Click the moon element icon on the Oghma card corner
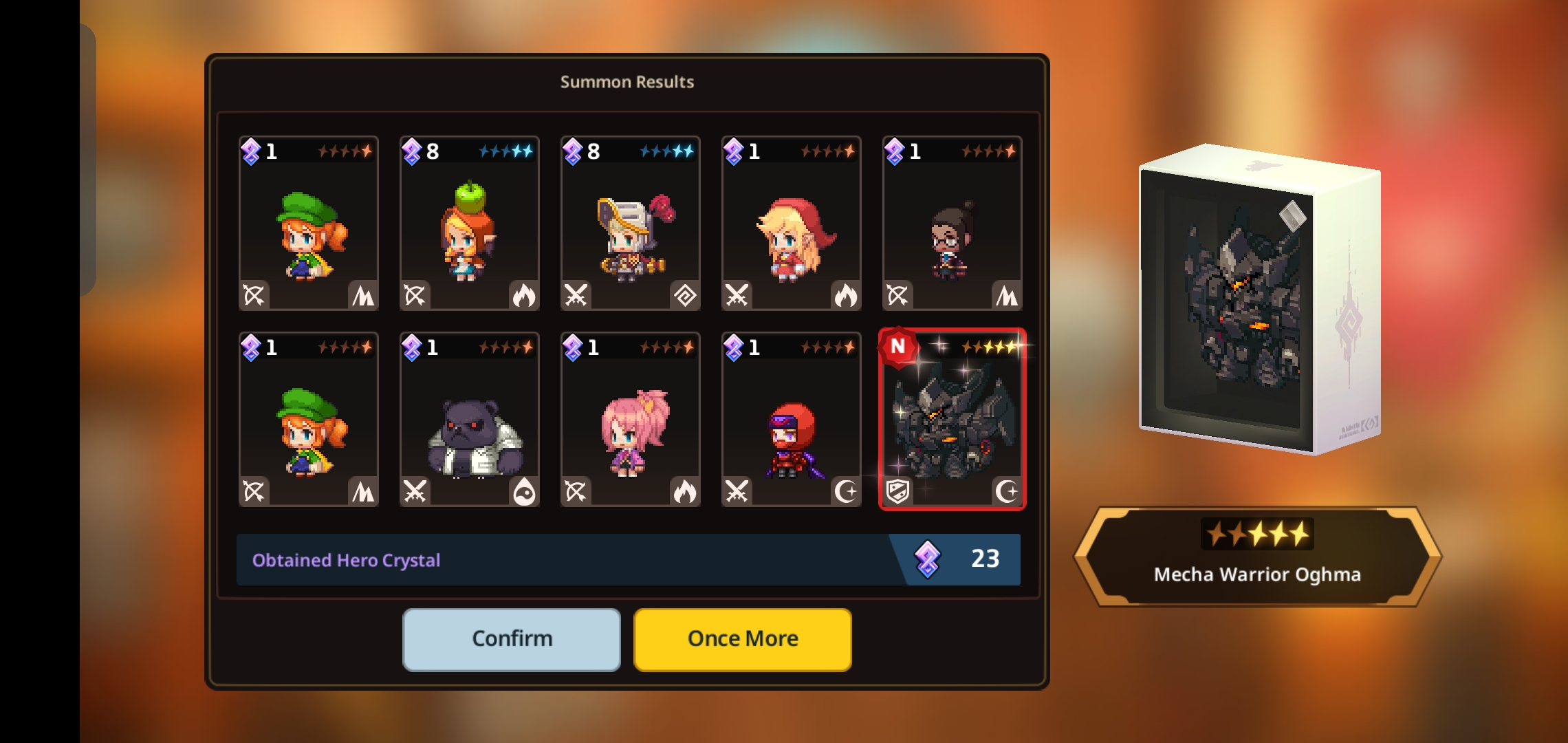This screenshot has width=1568, height=743. (x=1006, y=491)
